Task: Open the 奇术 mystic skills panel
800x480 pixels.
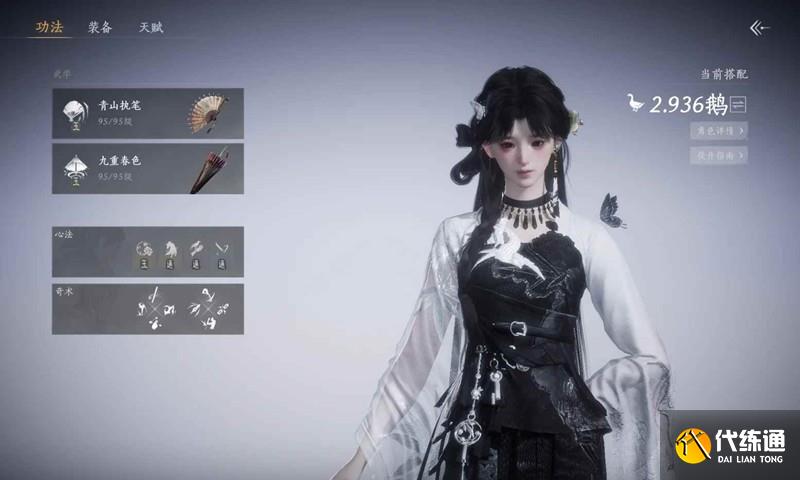Action: (x=147, y=308)
